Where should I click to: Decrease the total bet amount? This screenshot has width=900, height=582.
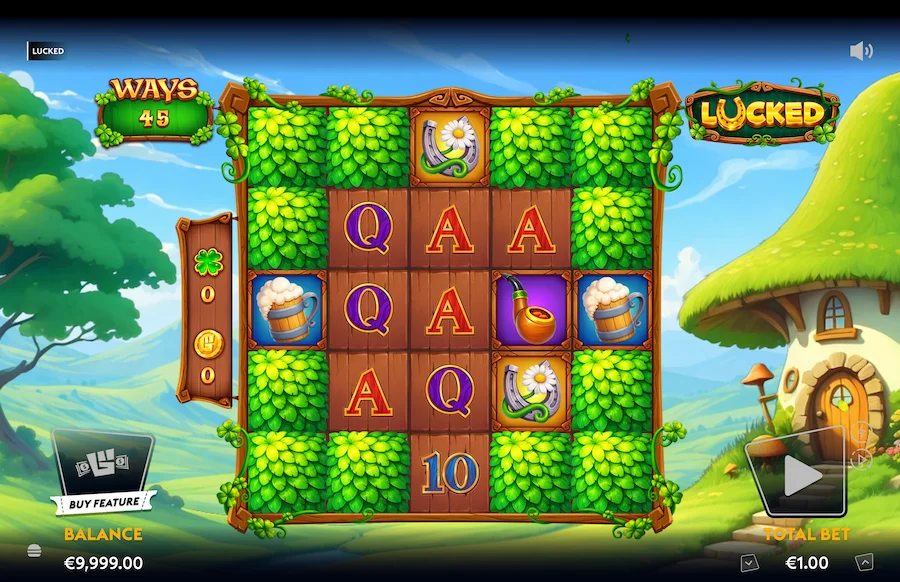click(749, 563)
